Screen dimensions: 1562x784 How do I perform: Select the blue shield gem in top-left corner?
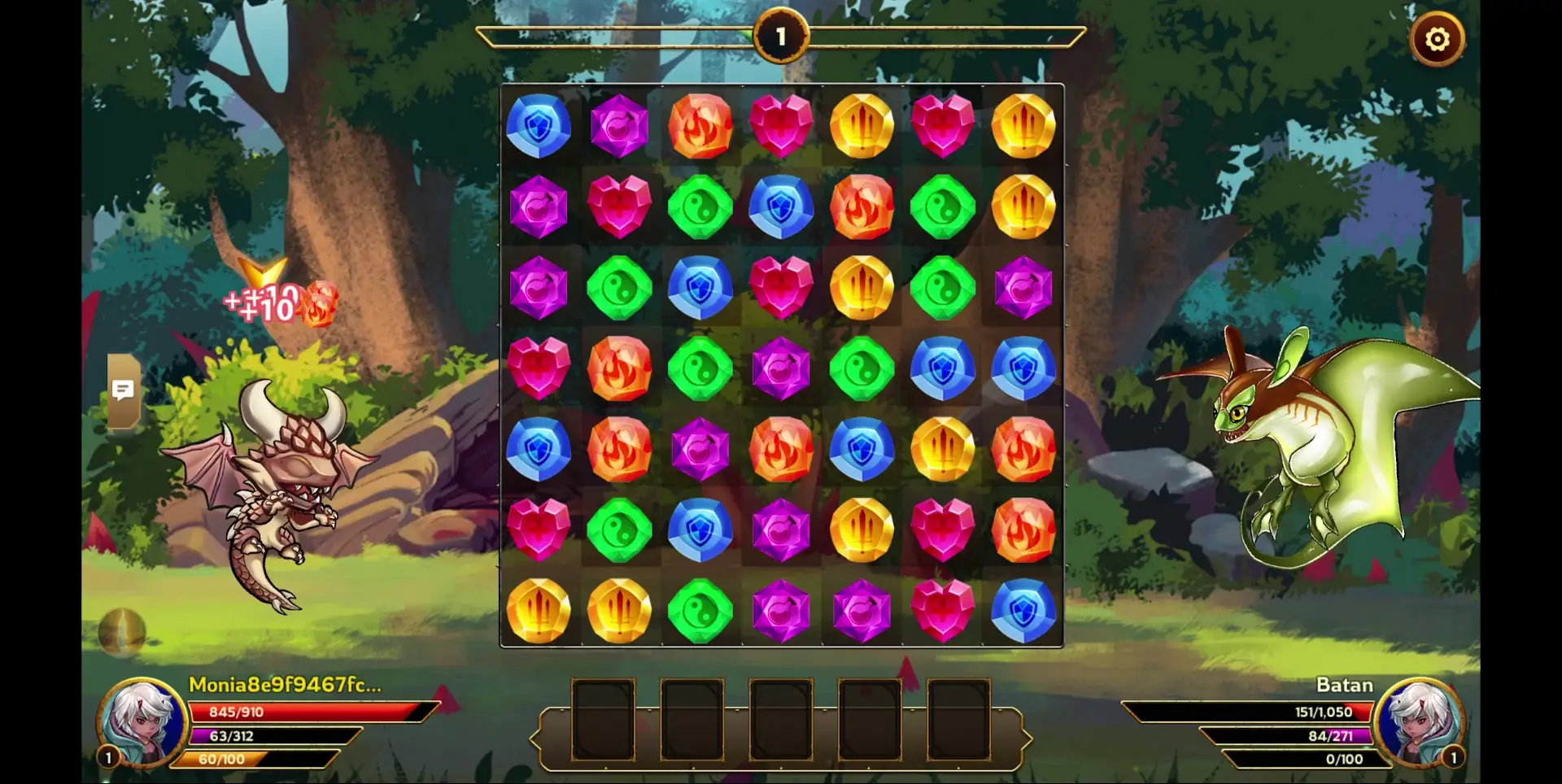pos(539,126)
